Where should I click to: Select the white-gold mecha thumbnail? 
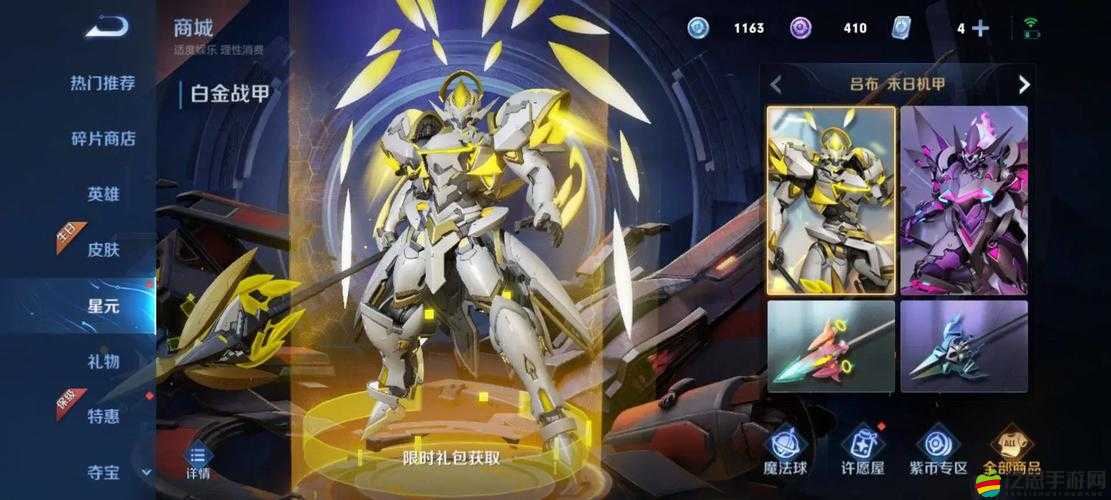(830, 200)
